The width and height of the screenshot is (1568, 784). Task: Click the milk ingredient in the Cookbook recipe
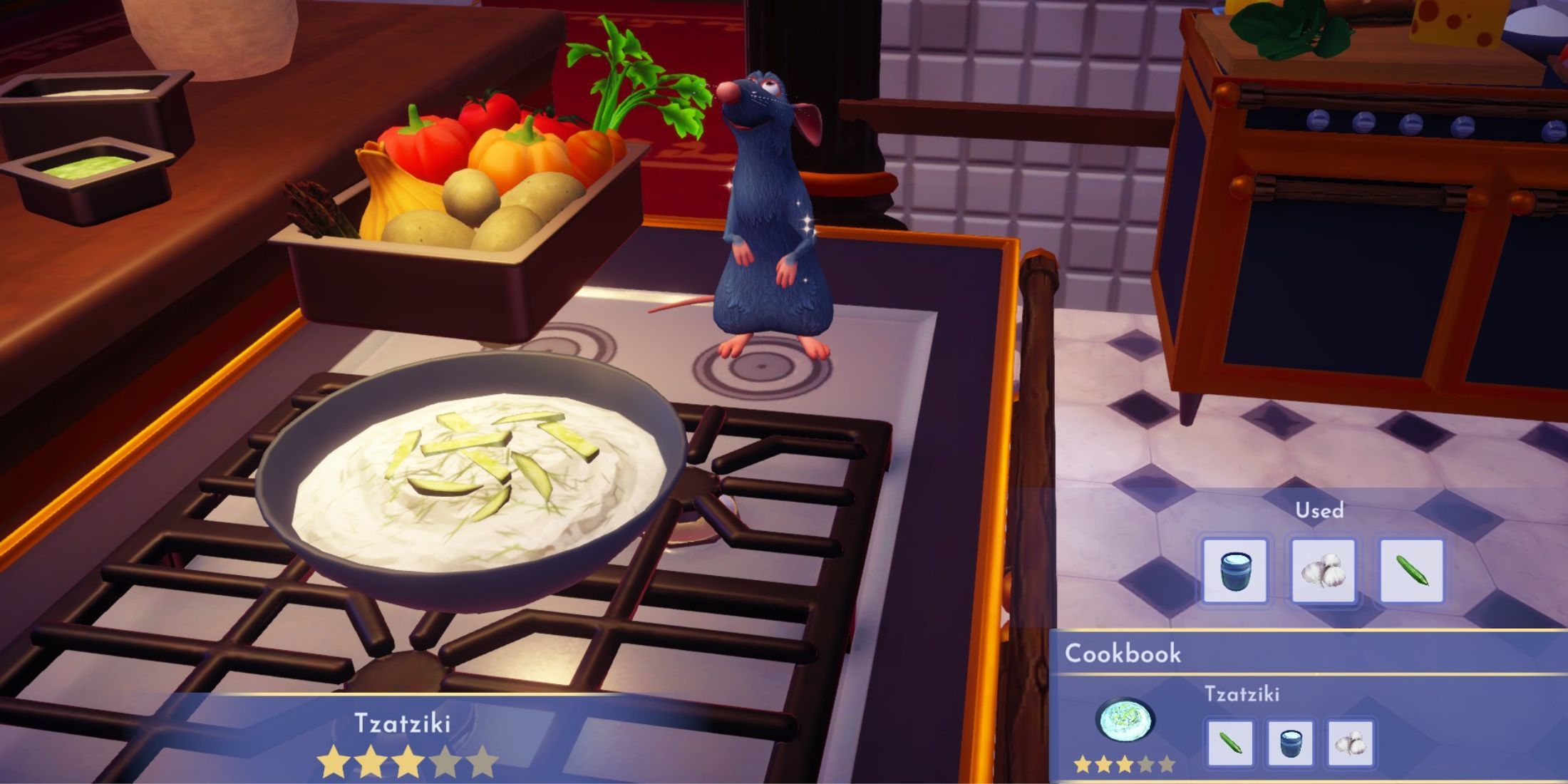[1290, 743]
